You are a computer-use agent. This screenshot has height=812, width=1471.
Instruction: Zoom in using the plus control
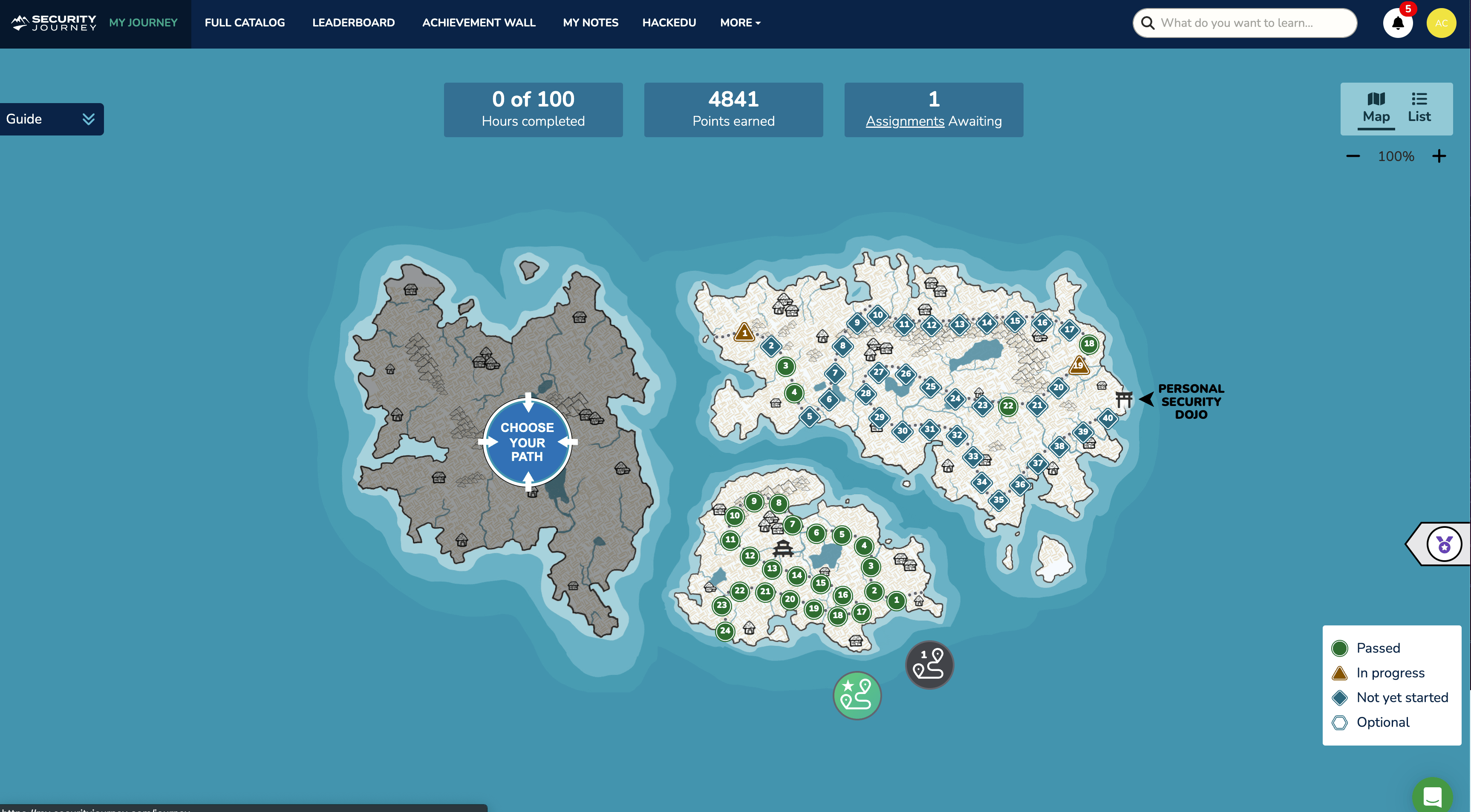(1439, 156)
